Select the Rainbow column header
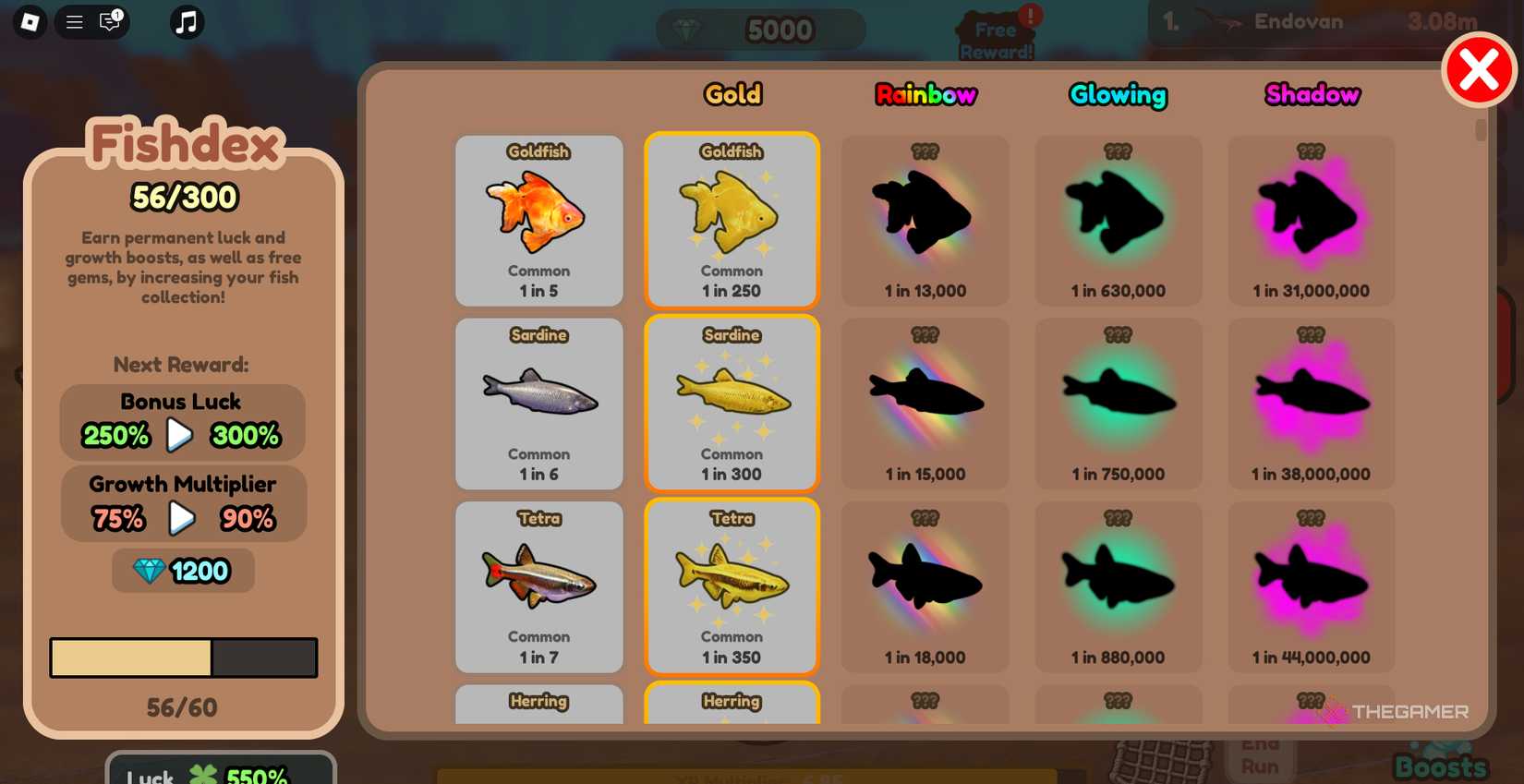The height and width of the screenshot is (784, 1524). [x=925, y=93]
